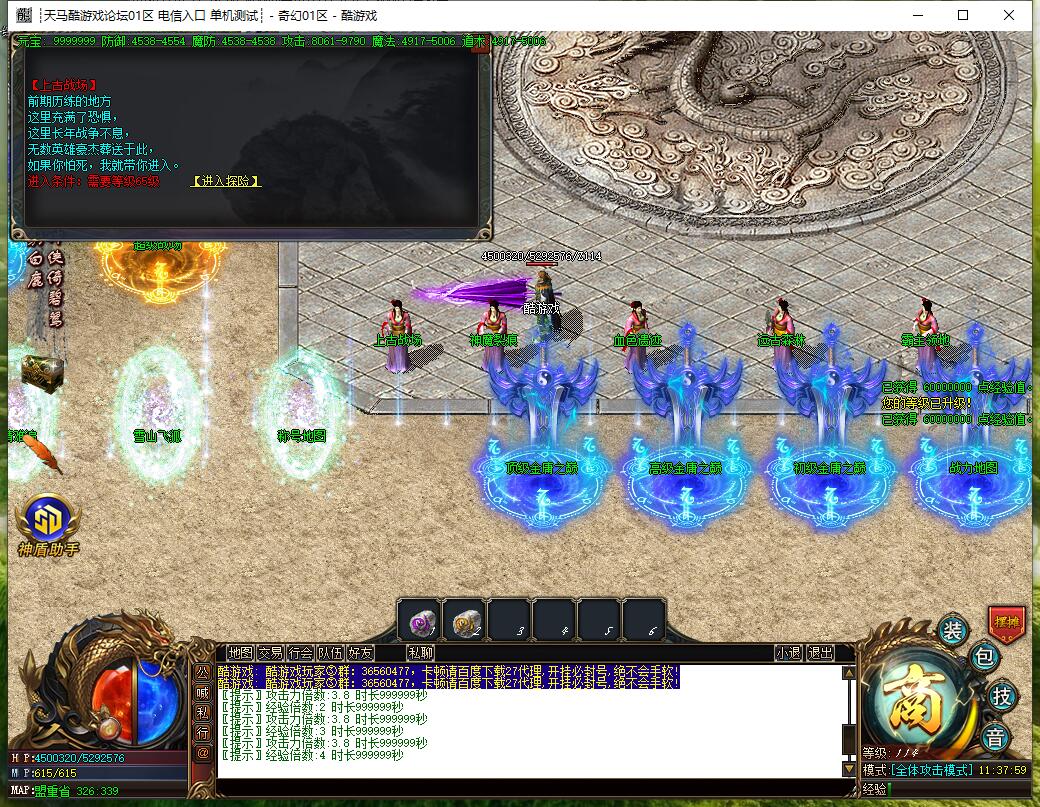Viewport: 1040px width, 807px height.
Task: Open the 好友 friends list button
Action: point(360,653)
